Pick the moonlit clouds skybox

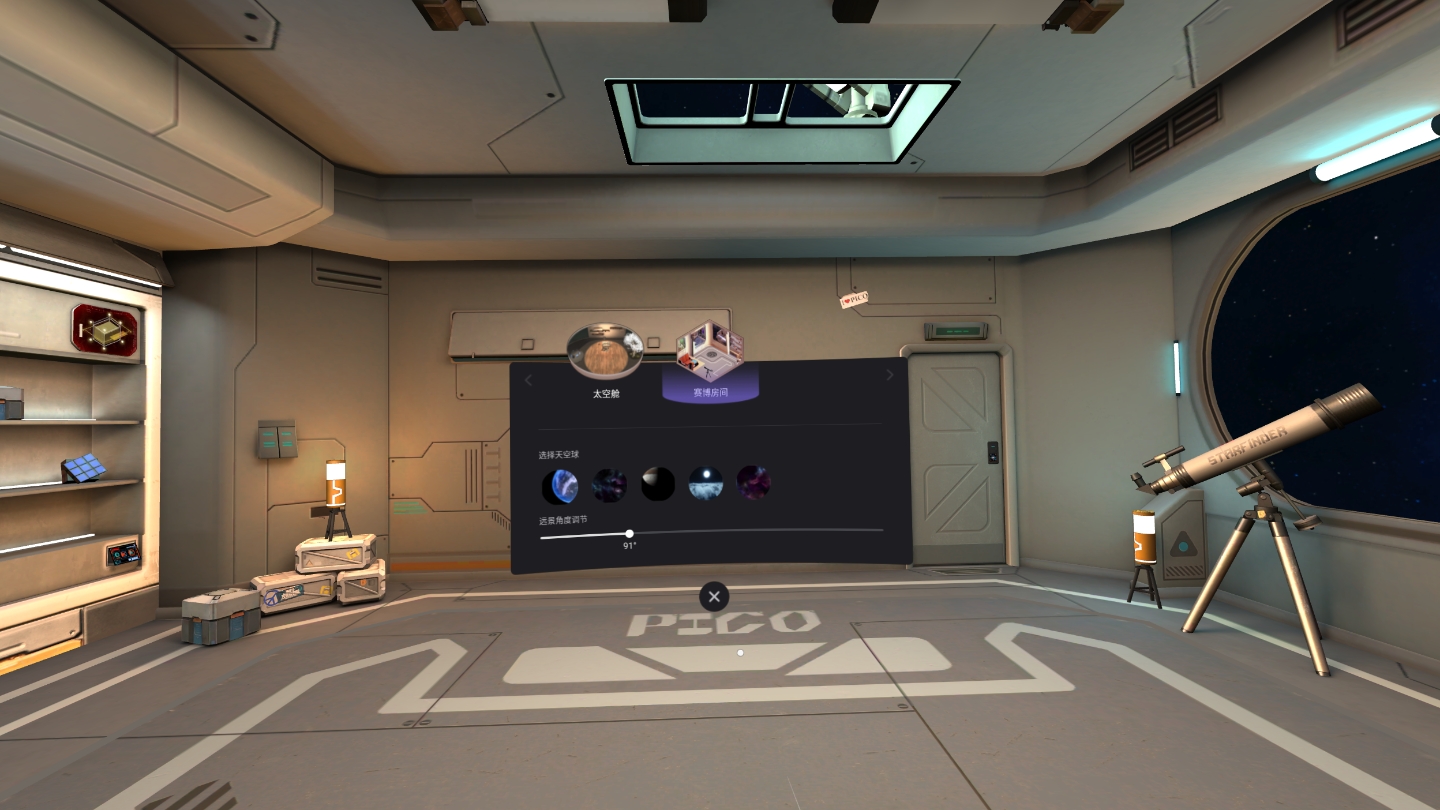pos(705,483)
